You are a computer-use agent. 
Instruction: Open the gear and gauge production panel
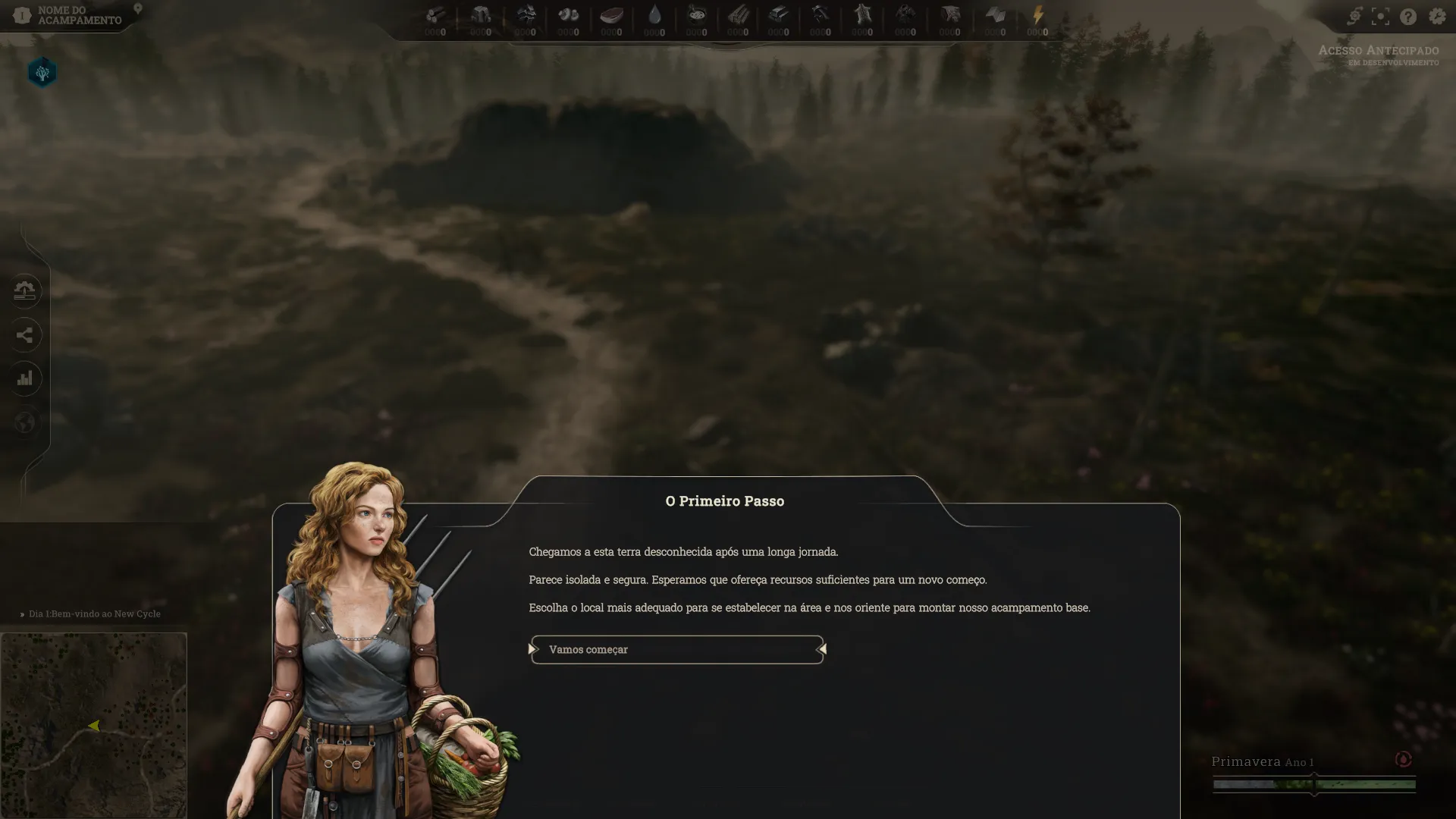[25, 290]
